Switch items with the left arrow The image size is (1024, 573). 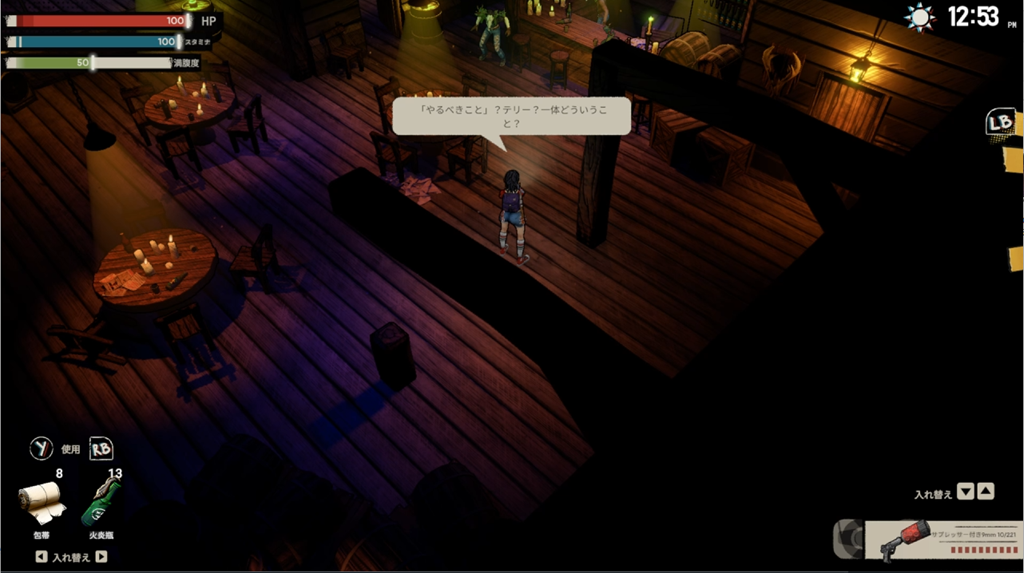click(41, 557)
